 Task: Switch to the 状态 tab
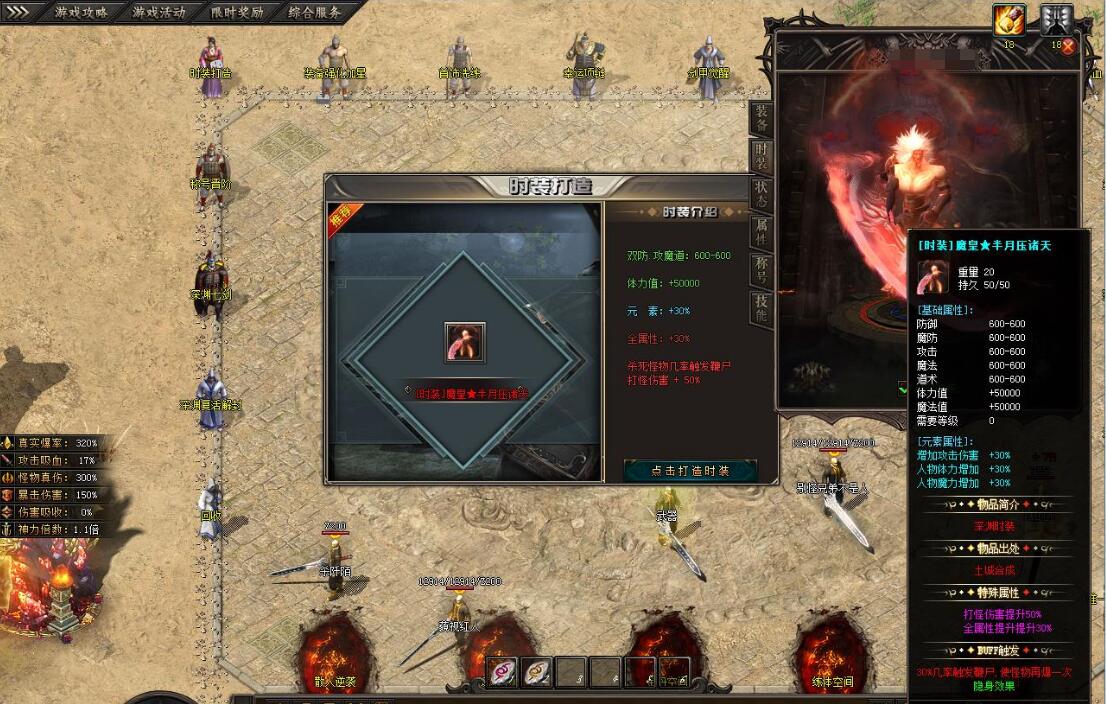tap(762, 193)
